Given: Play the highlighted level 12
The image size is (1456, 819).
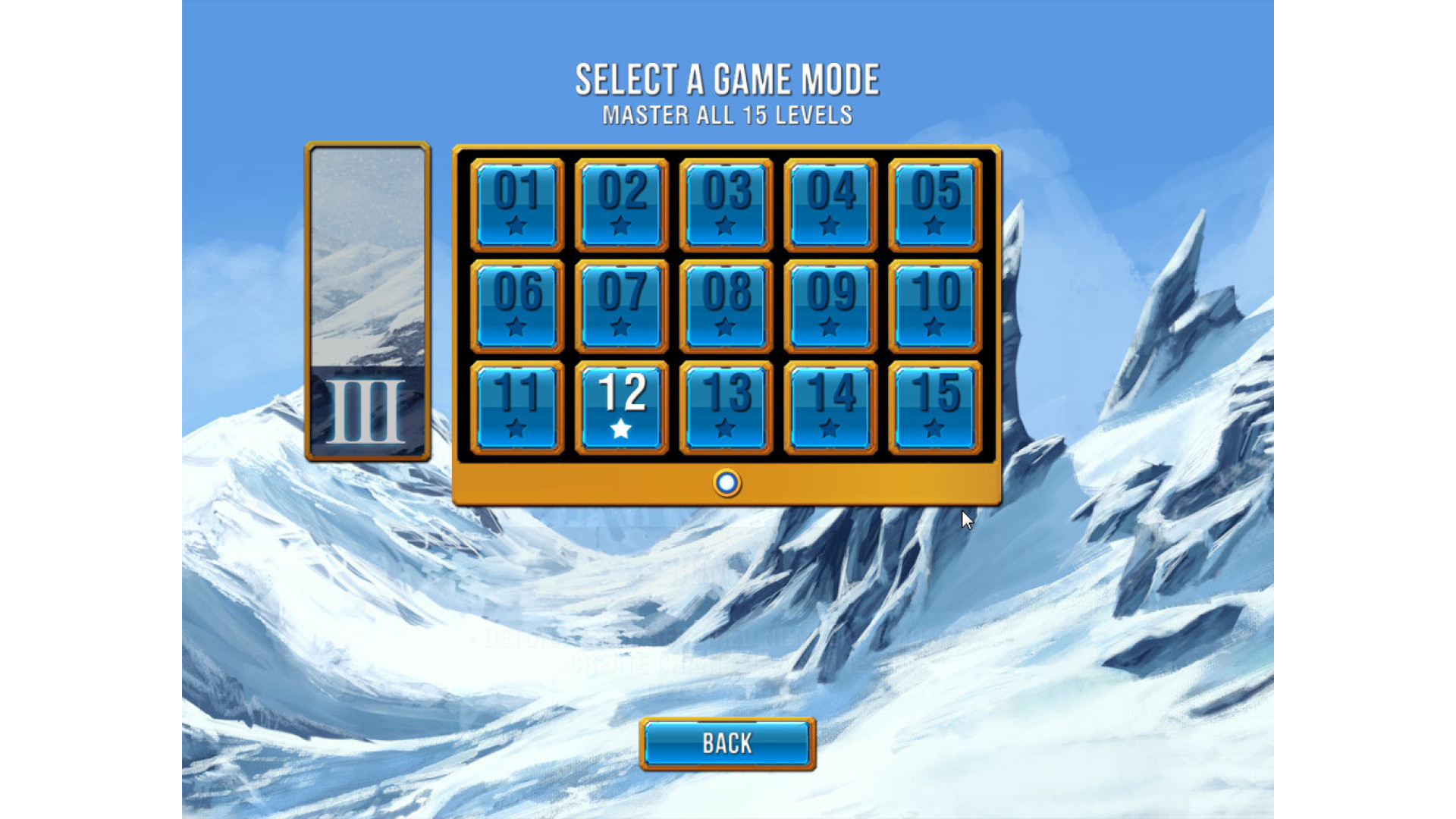Looking at the screenshot, I should (x=622, y=408).
